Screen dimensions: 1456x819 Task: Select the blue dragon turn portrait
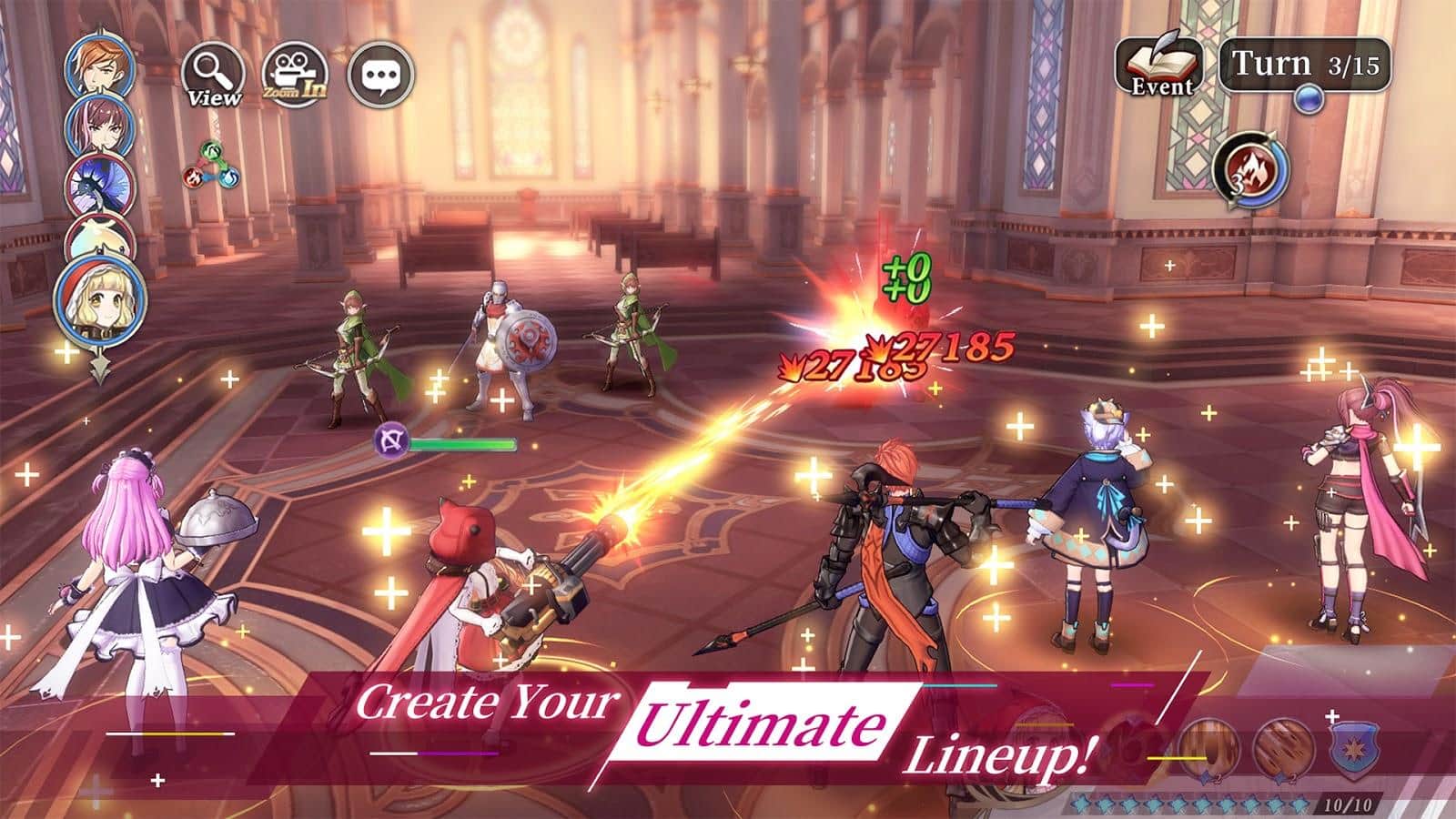[100, 184]
